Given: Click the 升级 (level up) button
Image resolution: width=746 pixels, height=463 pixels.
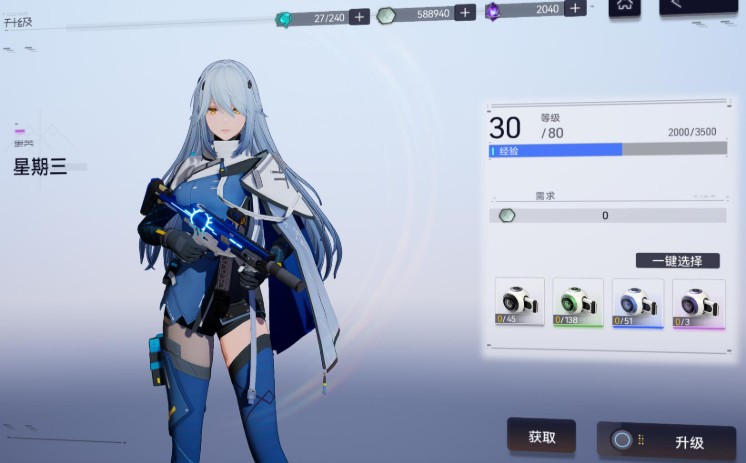Looking at the screenshot, I should click(666, 442).
